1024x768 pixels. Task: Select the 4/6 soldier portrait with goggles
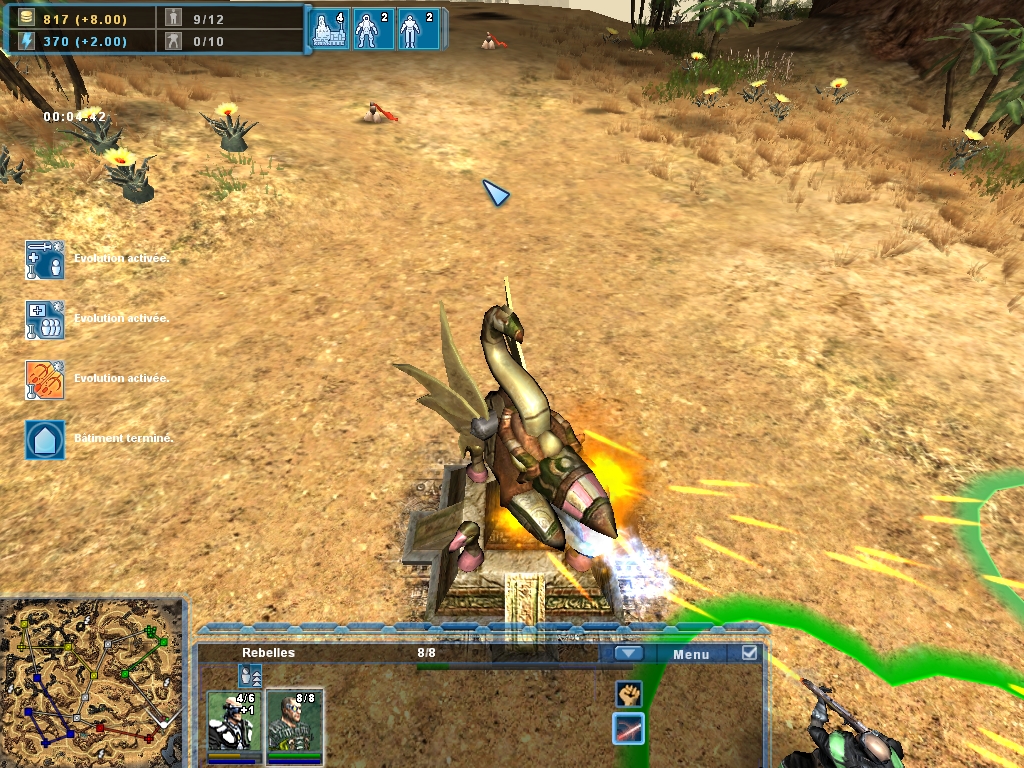[234, 722]
